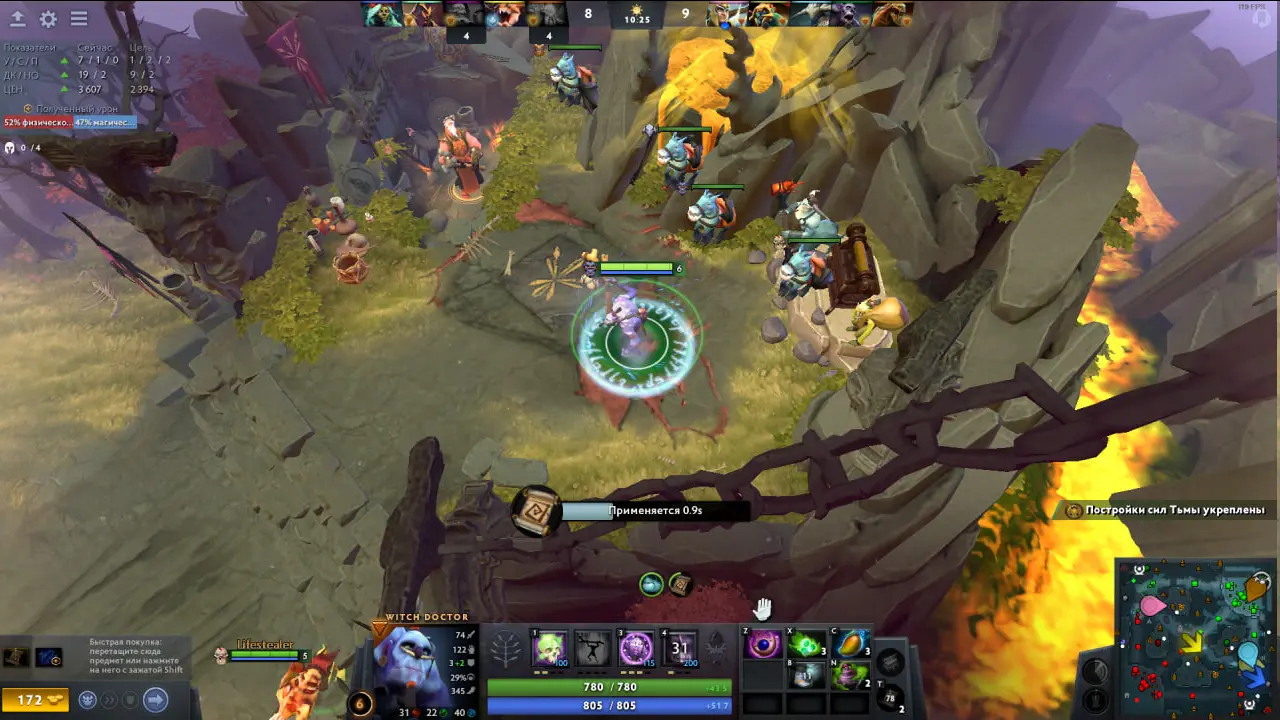Viewport: 1280px width, 720px height.
Task: Click the blue arrow courier deliver button
Action: click(x=156, y=700)
